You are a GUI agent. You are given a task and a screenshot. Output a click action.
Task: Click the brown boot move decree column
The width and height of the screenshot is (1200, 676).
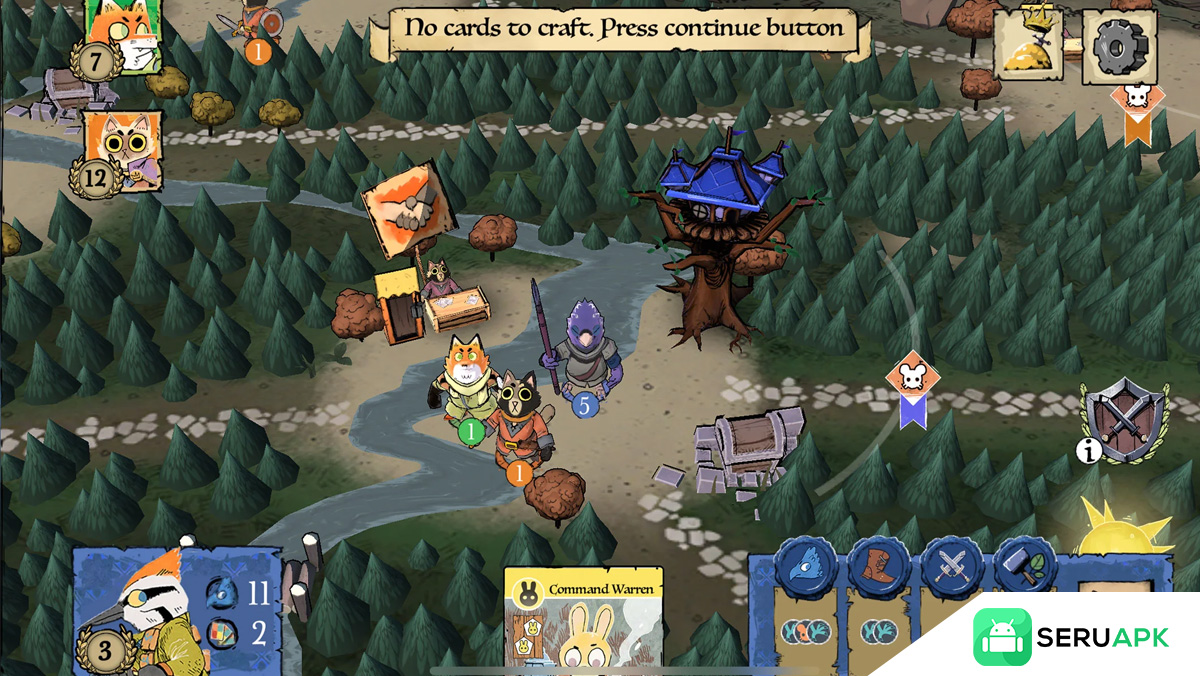click(879, 568)
